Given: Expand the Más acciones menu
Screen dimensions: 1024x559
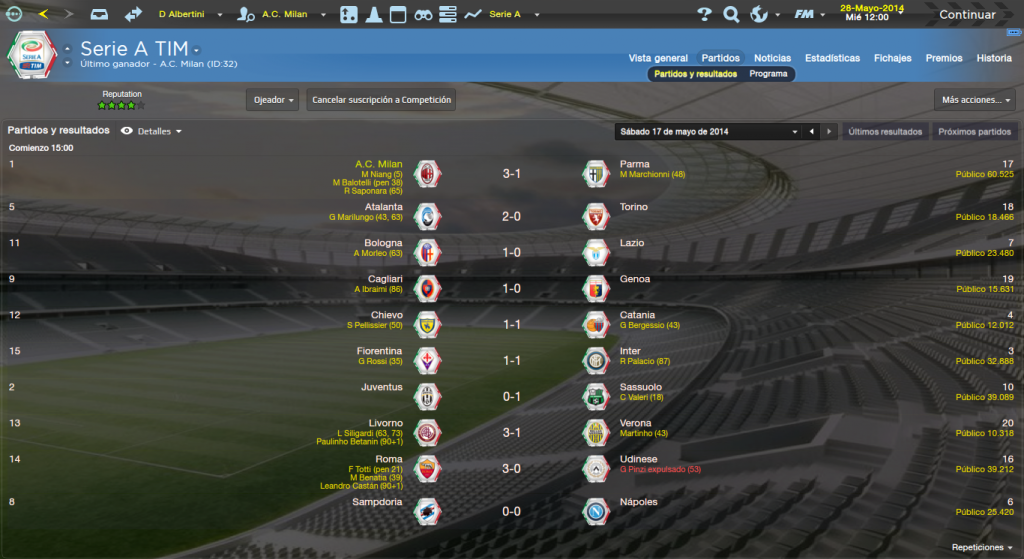Looking at the screenshot, I should [976, 100].
